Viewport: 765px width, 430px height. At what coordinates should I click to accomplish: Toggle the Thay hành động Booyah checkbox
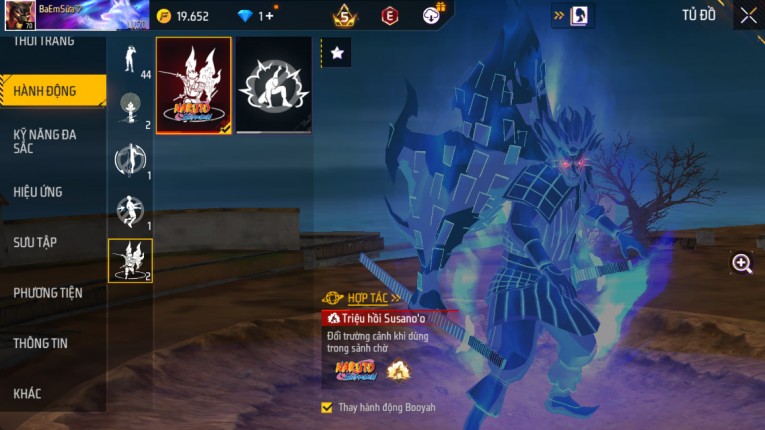tap(327, 408)
